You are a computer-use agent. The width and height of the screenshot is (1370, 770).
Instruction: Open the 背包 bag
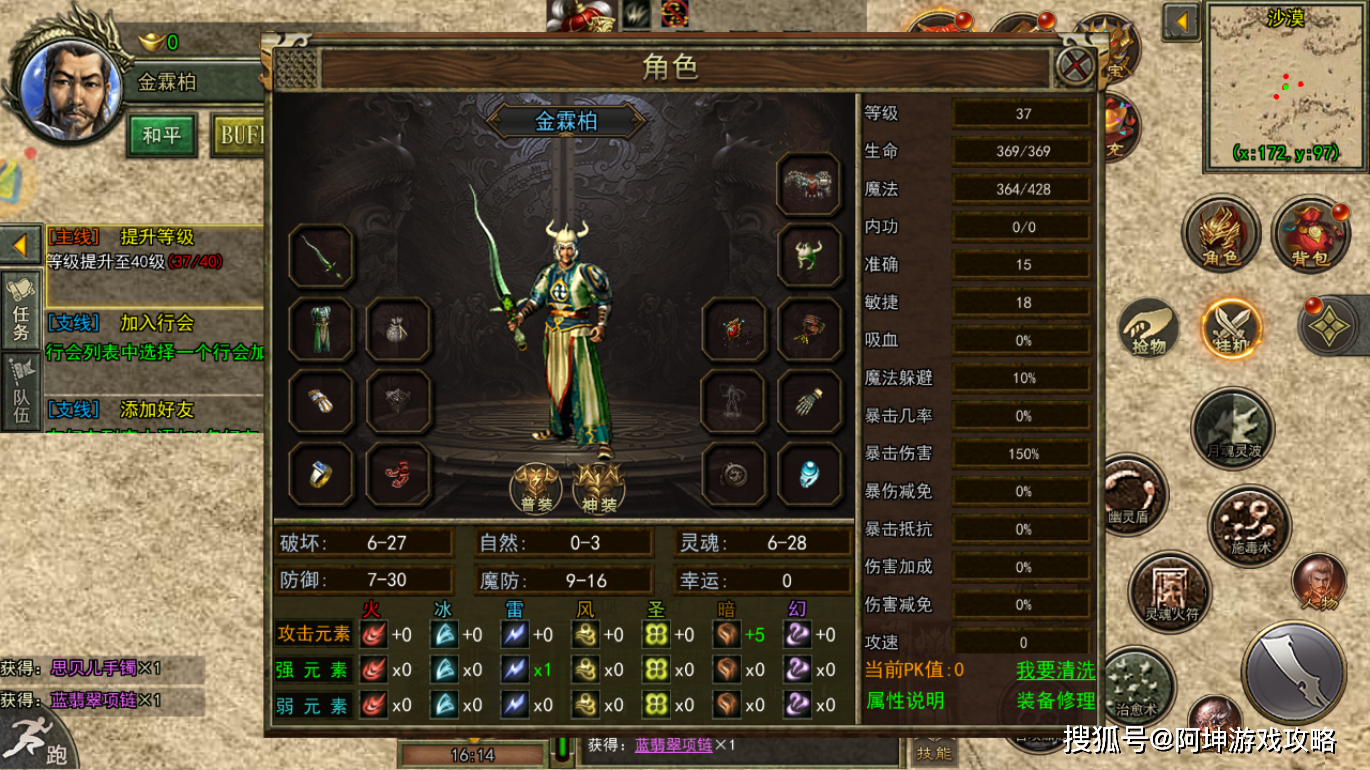coord(1311,236)
